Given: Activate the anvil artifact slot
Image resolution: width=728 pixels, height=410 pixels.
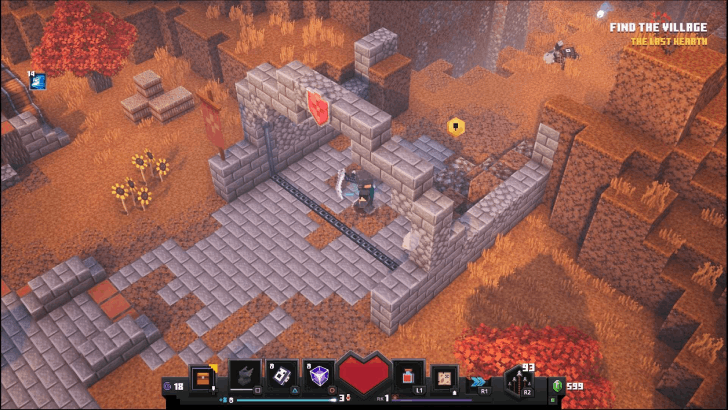Looking at the screenshot, I should tap(244, 376).
